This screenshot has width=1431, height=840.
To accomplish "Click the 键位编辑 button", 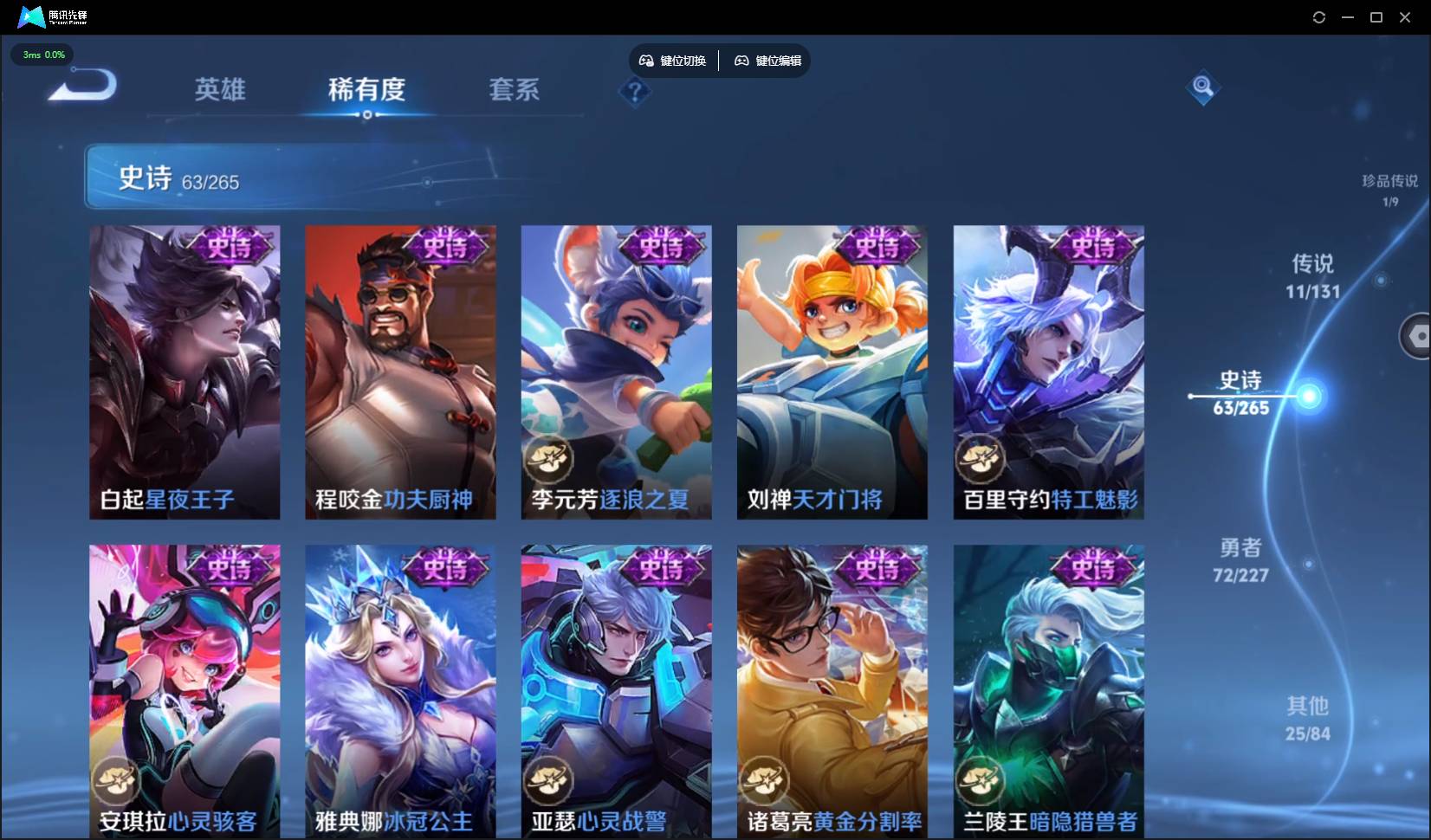I will [x=768, y=61].
